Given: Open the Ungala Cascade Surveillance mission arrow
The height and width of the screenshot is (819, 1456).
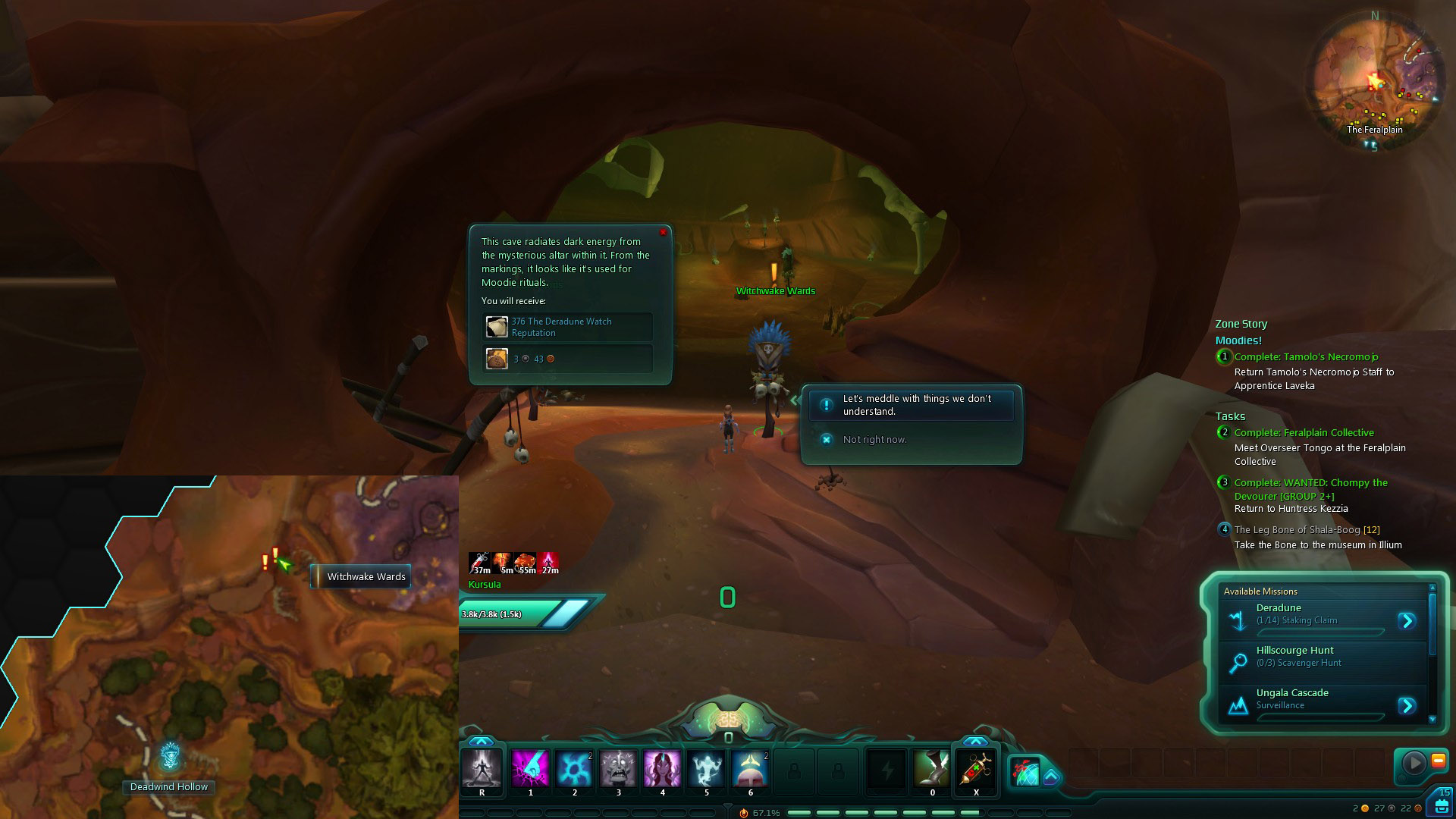Looking at the screenshot, I should point(1407,706).
